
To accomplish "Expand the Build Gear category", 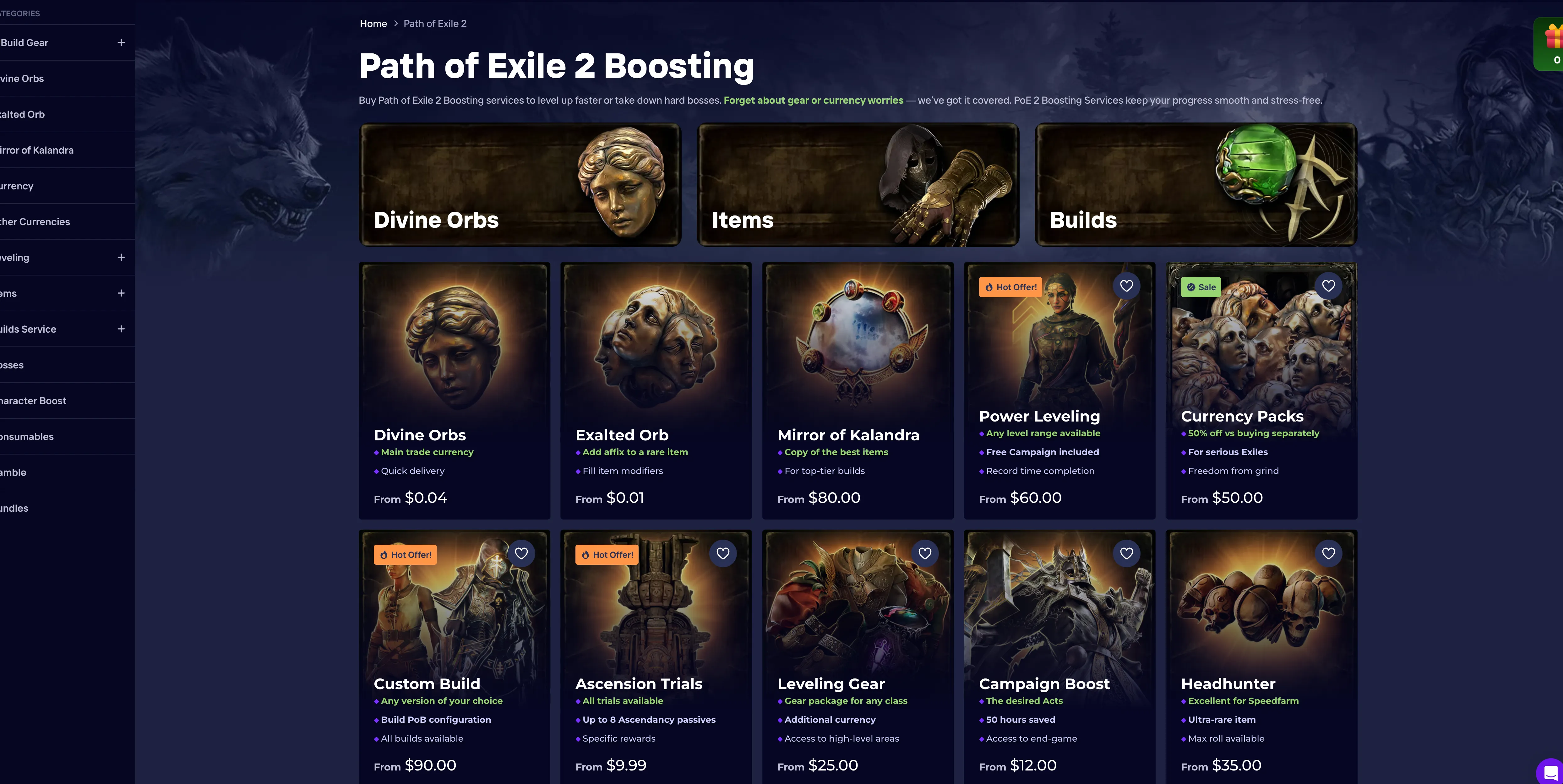I will pos(120,42).
